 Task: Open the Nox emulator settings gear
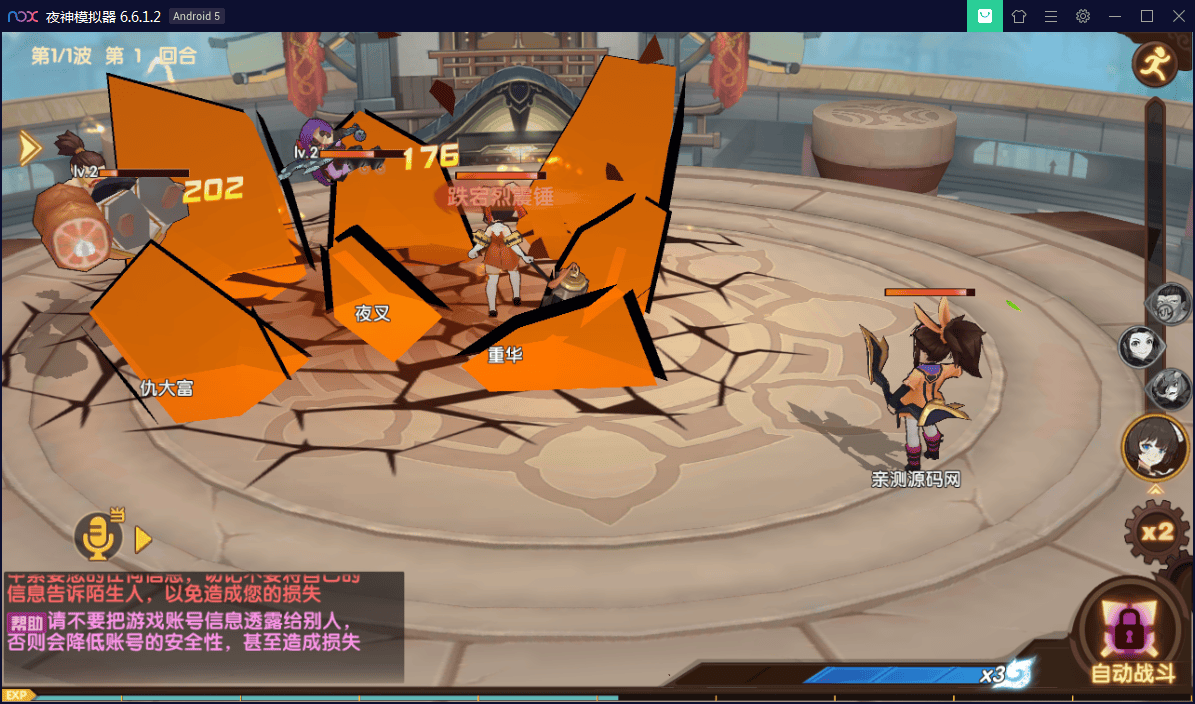coord(1082,16)
